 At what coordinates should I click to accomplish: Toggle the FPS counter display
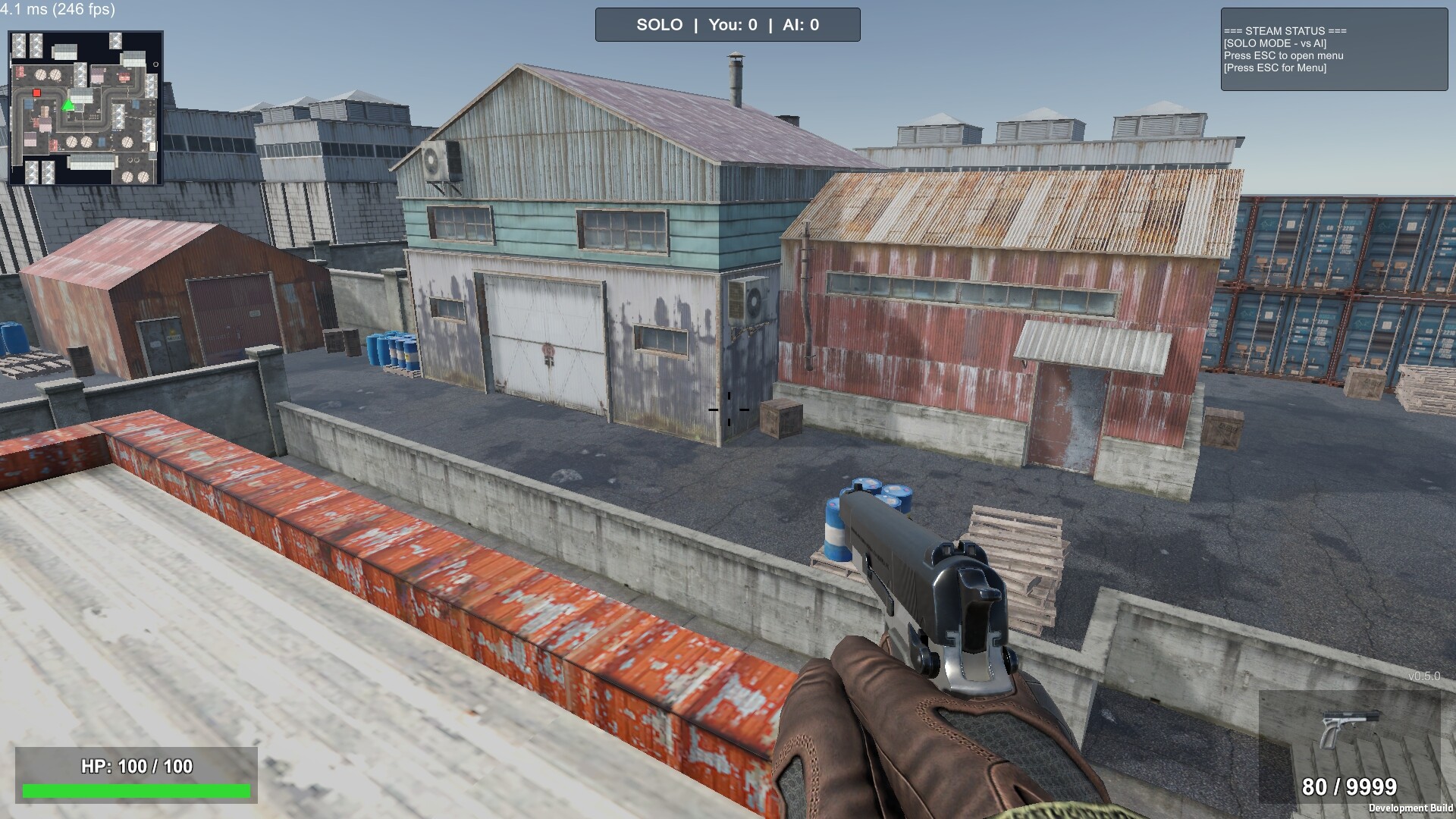click(x=58, y=11)
